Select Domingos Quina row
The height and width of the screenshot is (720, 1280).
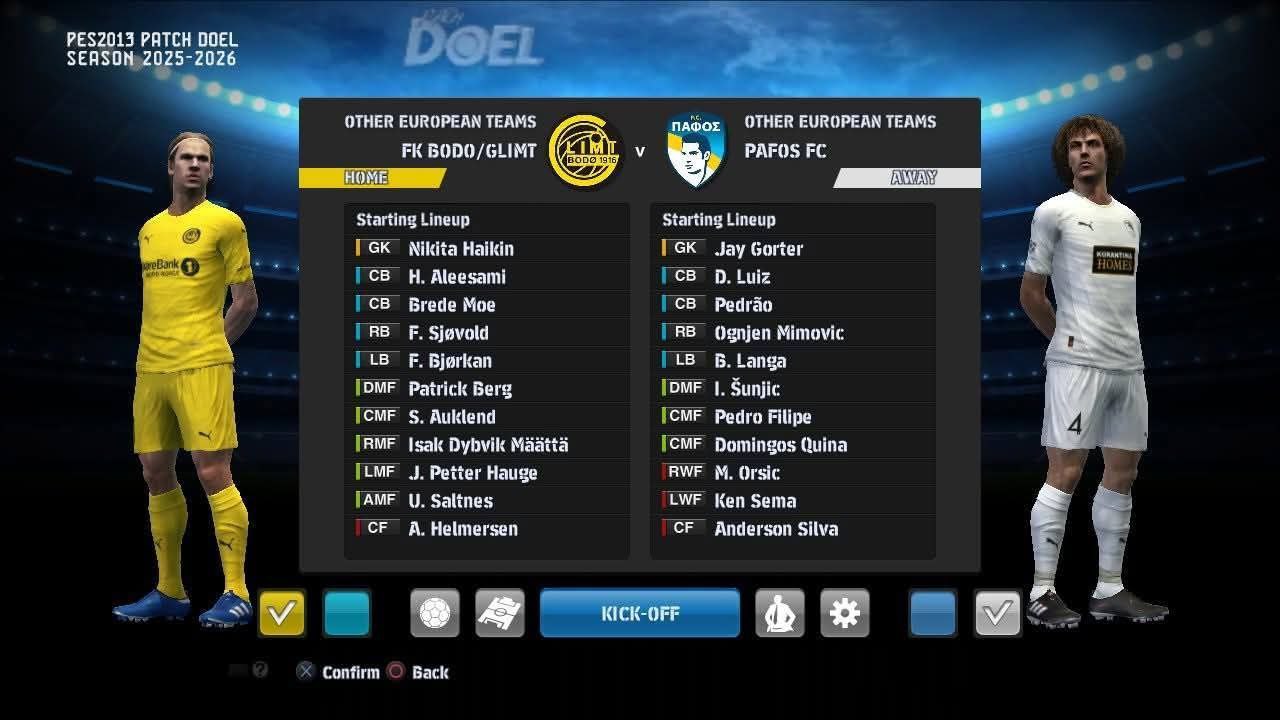pos(780,445)
